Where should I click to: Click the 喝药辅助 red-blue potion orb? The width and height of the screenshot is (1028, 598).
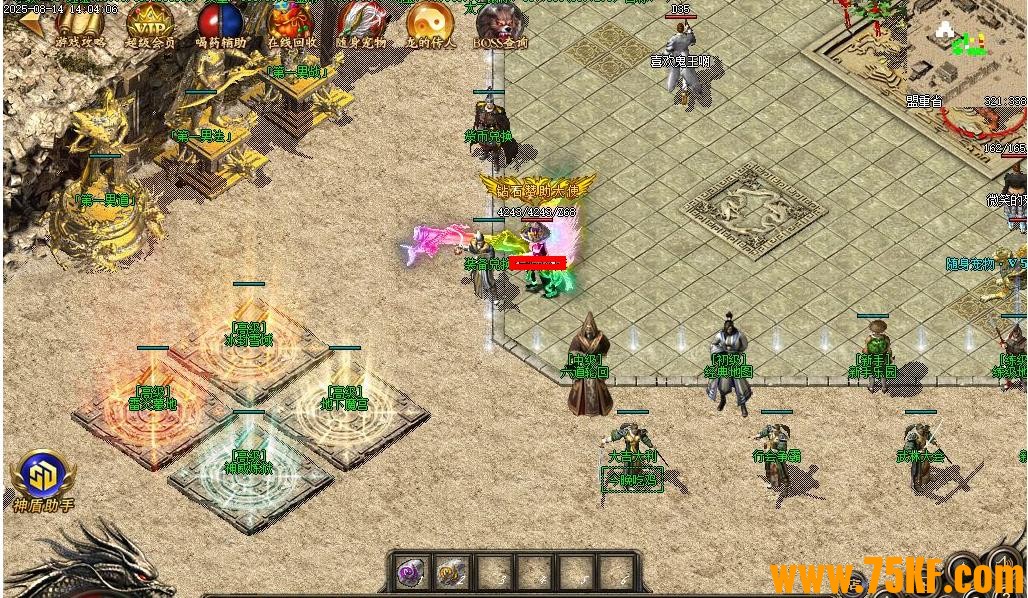220,22
